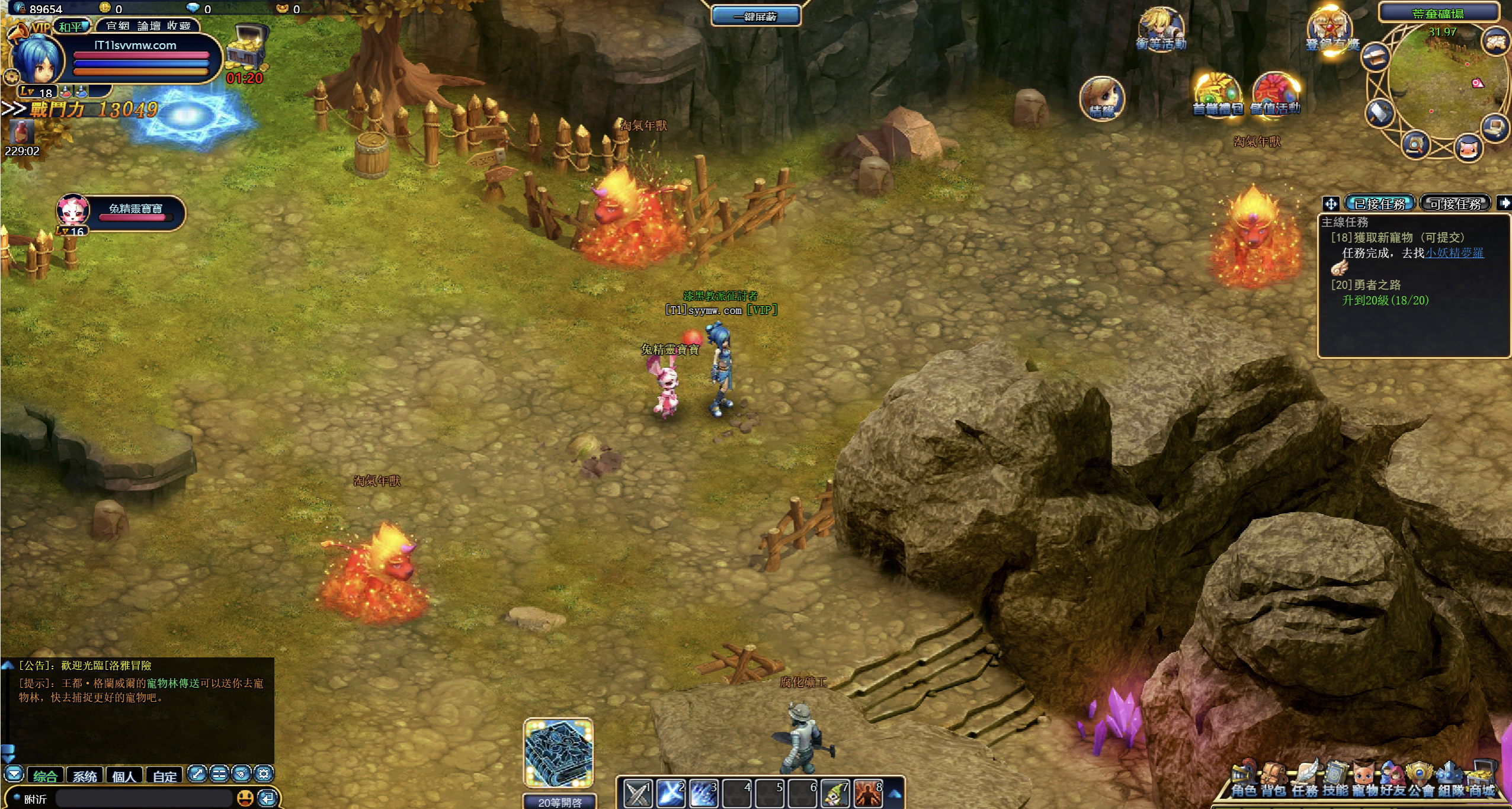
Task: Follow the 小妖精夢羅 quest link
Action: (1454, 253)
